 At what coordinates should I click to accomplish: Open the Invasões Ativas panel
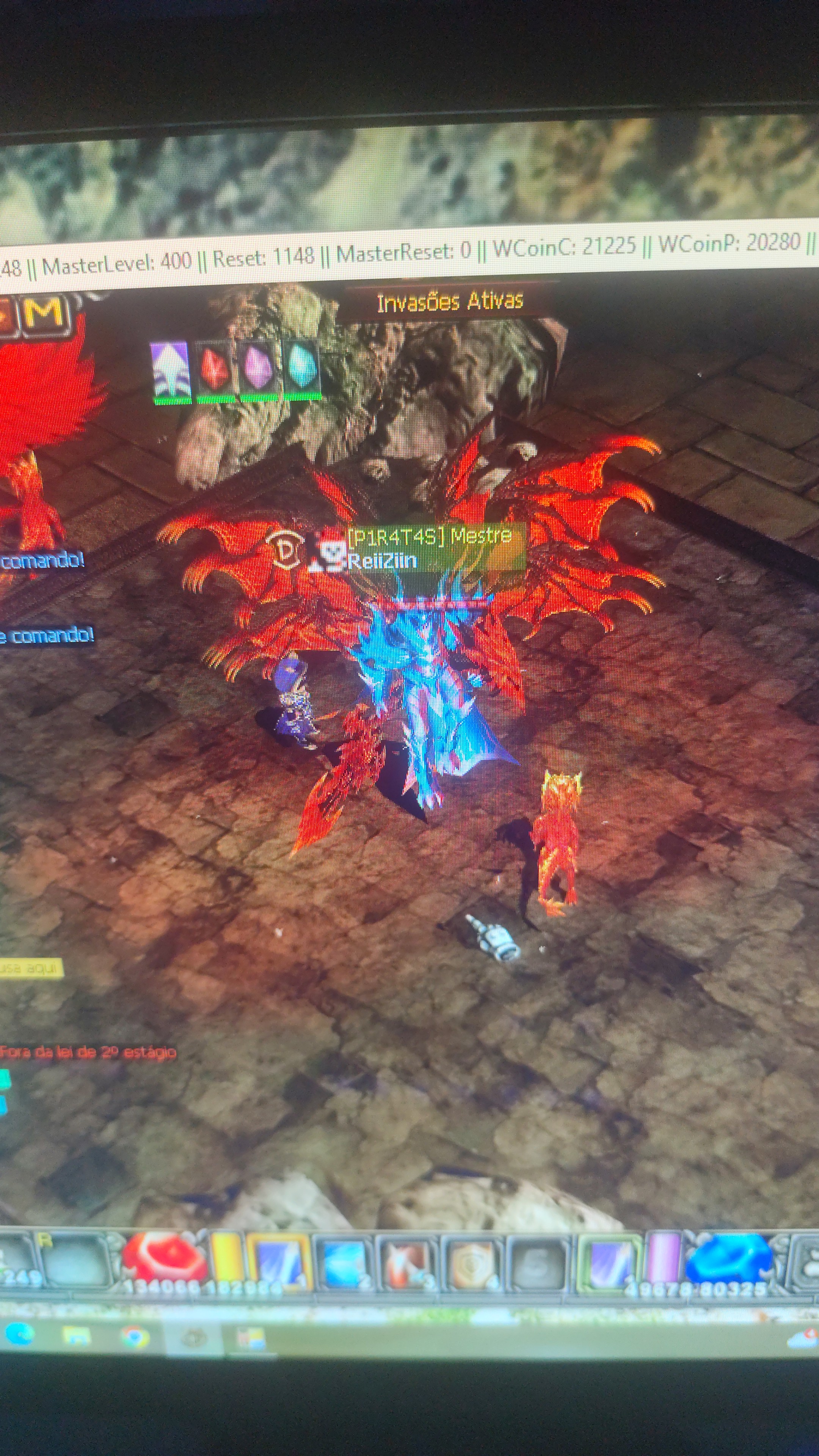449,302
